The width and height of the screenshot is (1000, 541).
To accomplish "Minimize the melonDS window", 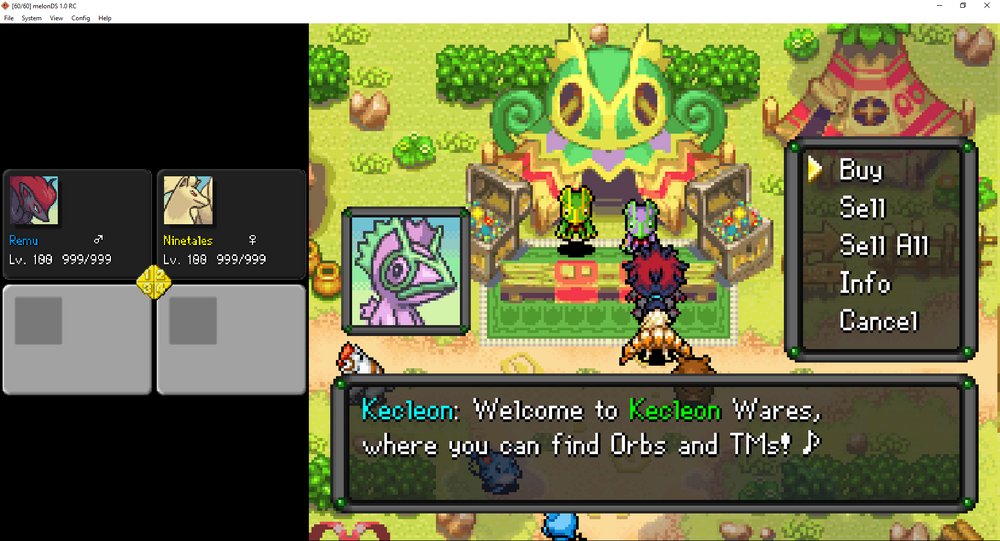I will click(939, 6).
